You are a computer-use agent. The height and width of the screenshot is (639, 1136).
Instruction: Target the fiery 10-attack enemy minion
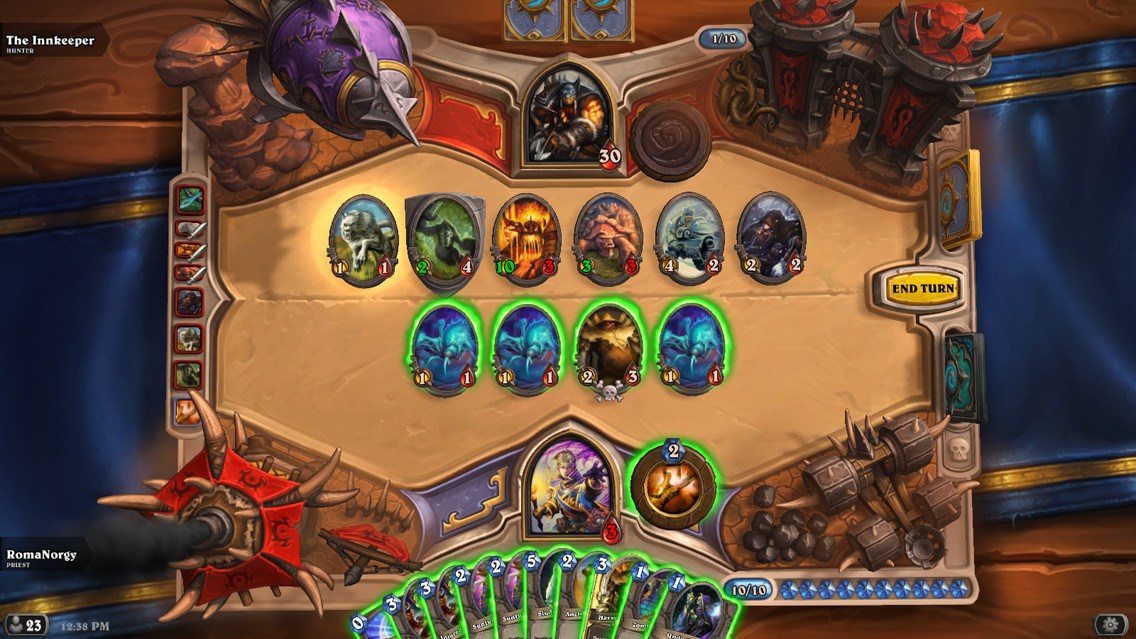click(526, 238)
